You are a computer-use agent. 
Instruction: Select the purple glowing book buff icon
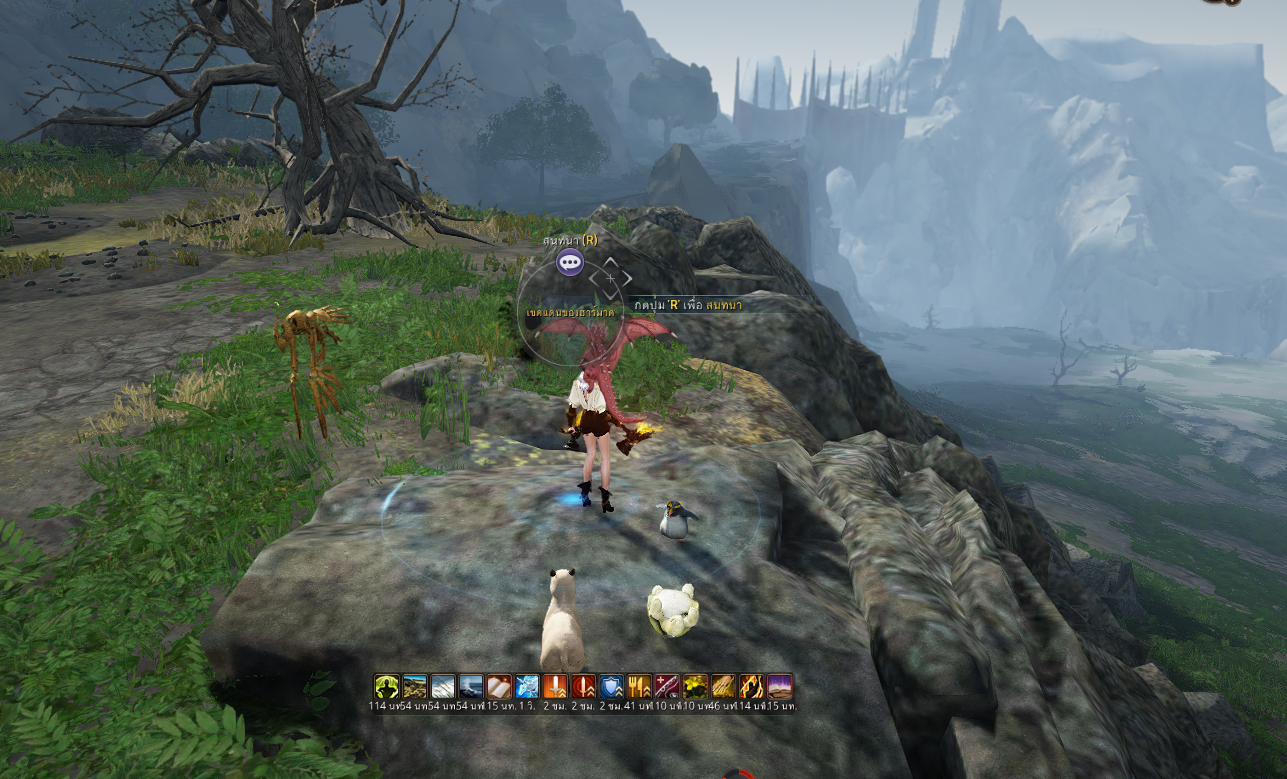[x=779, y=686]
